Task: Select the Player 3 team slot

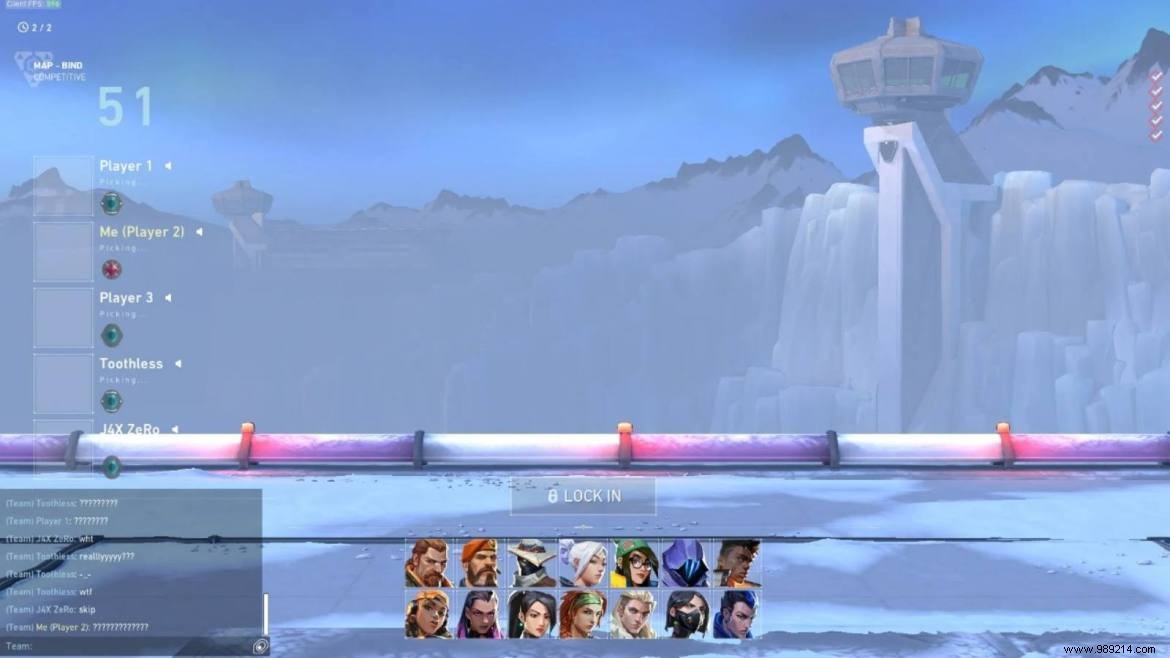Action: point(126,298)
